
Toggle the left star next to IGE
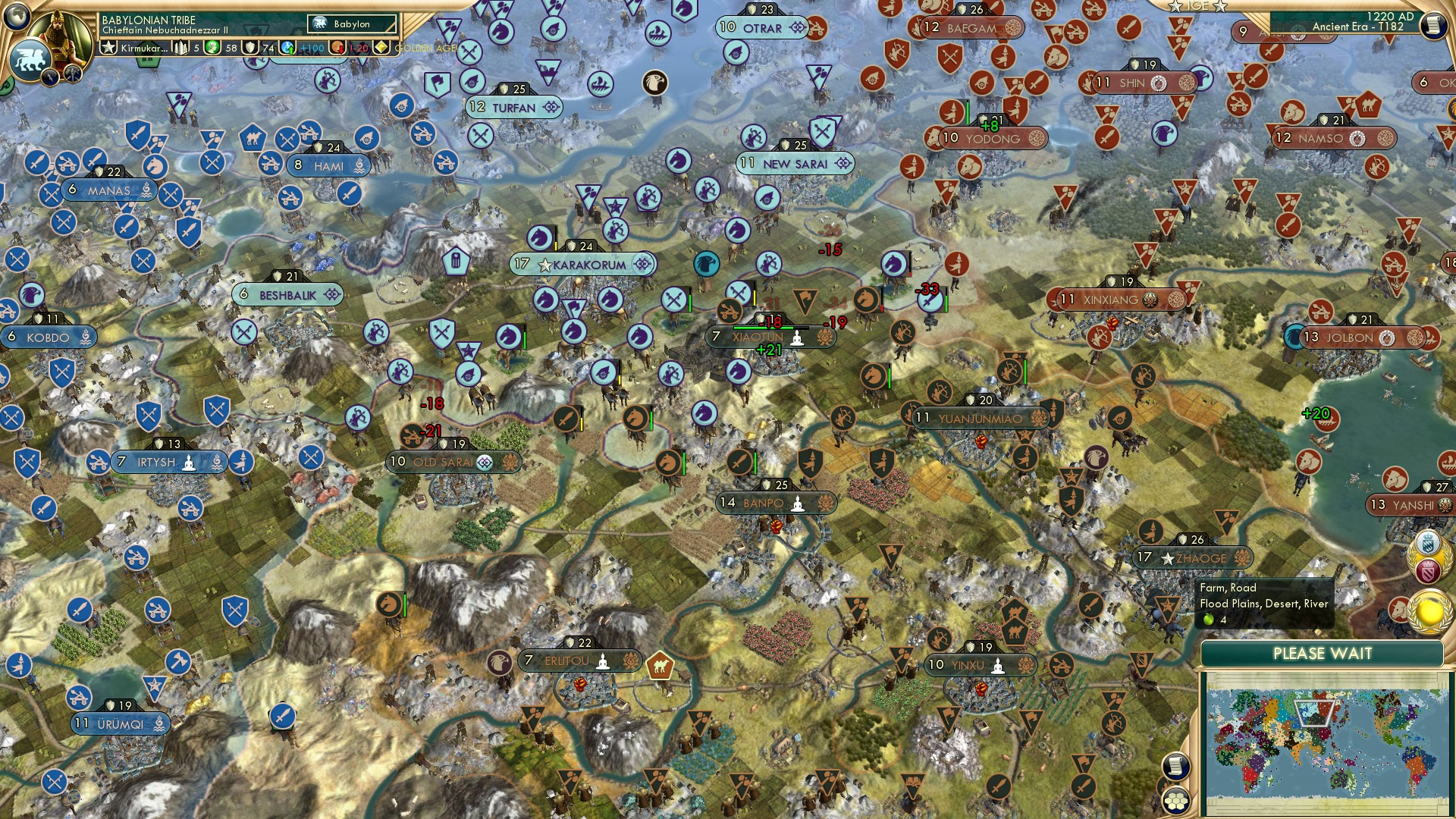pyautogui.click(x=1176, y=6)
